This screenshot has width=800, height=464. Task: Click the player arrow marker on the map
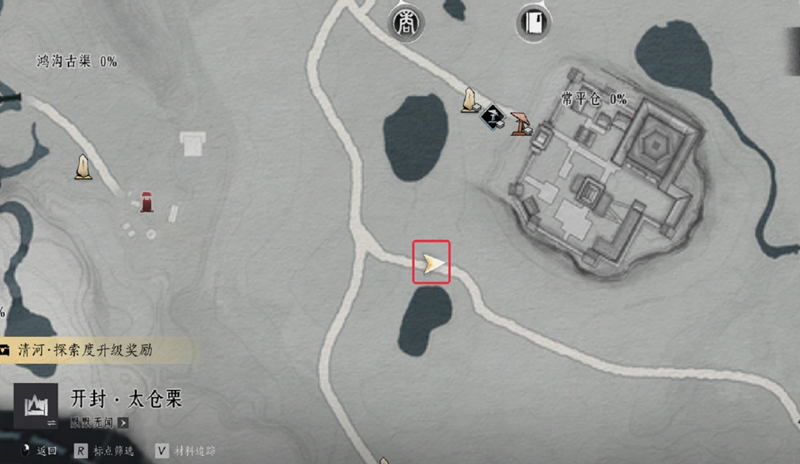pos(432,264)
